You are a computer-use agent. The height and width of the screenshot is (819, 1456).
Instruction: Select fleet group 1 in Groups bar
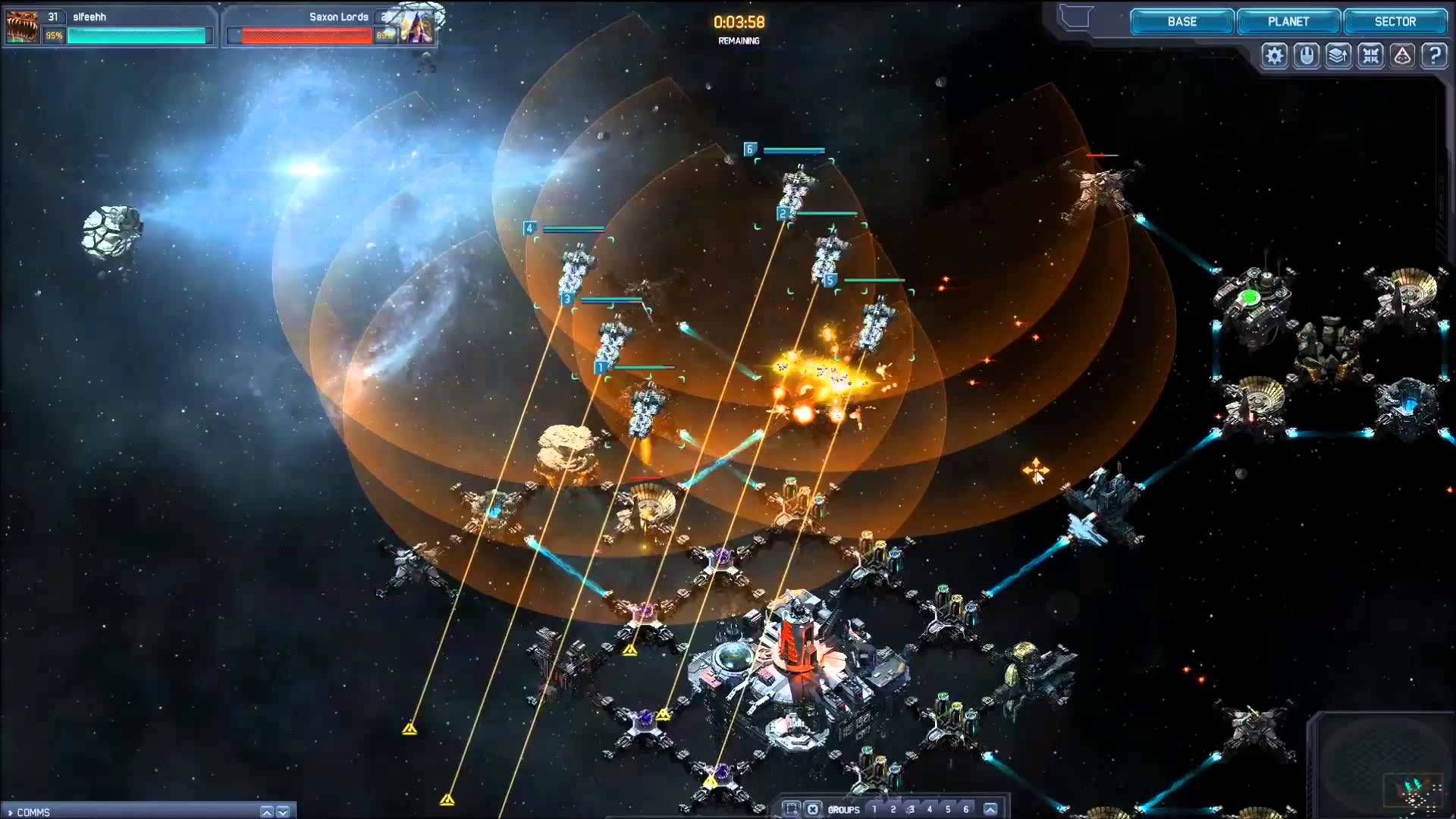(874, 809)
